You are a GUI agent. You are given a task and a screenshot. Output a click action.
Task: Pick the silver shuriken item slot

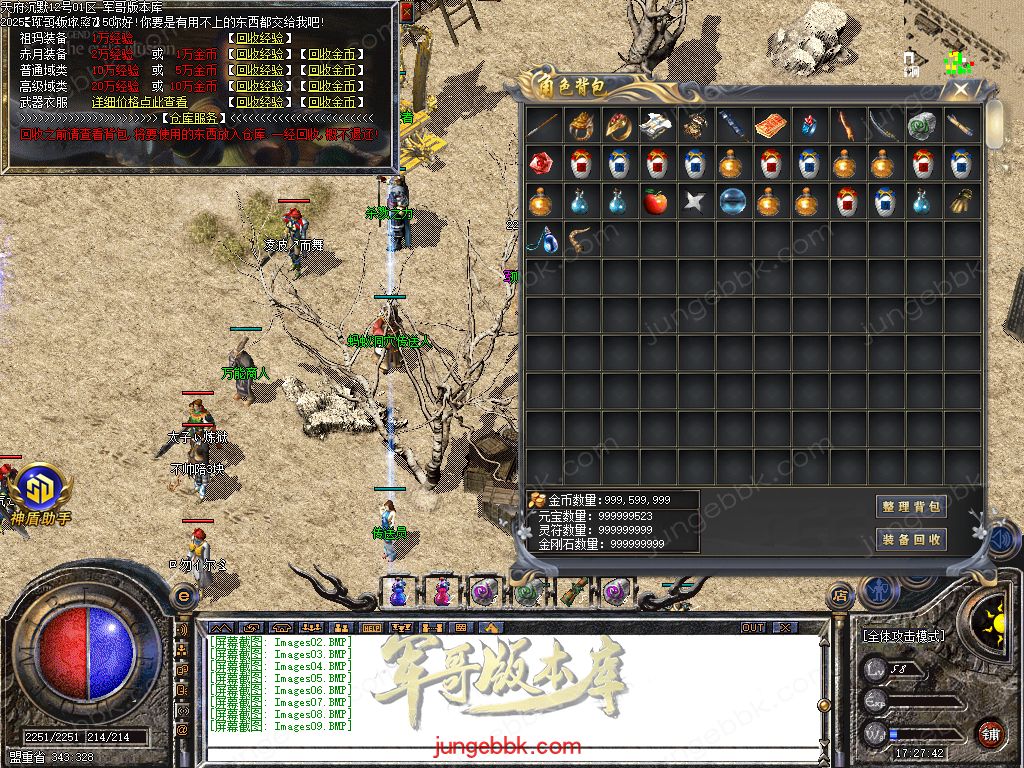click(694, 203)
